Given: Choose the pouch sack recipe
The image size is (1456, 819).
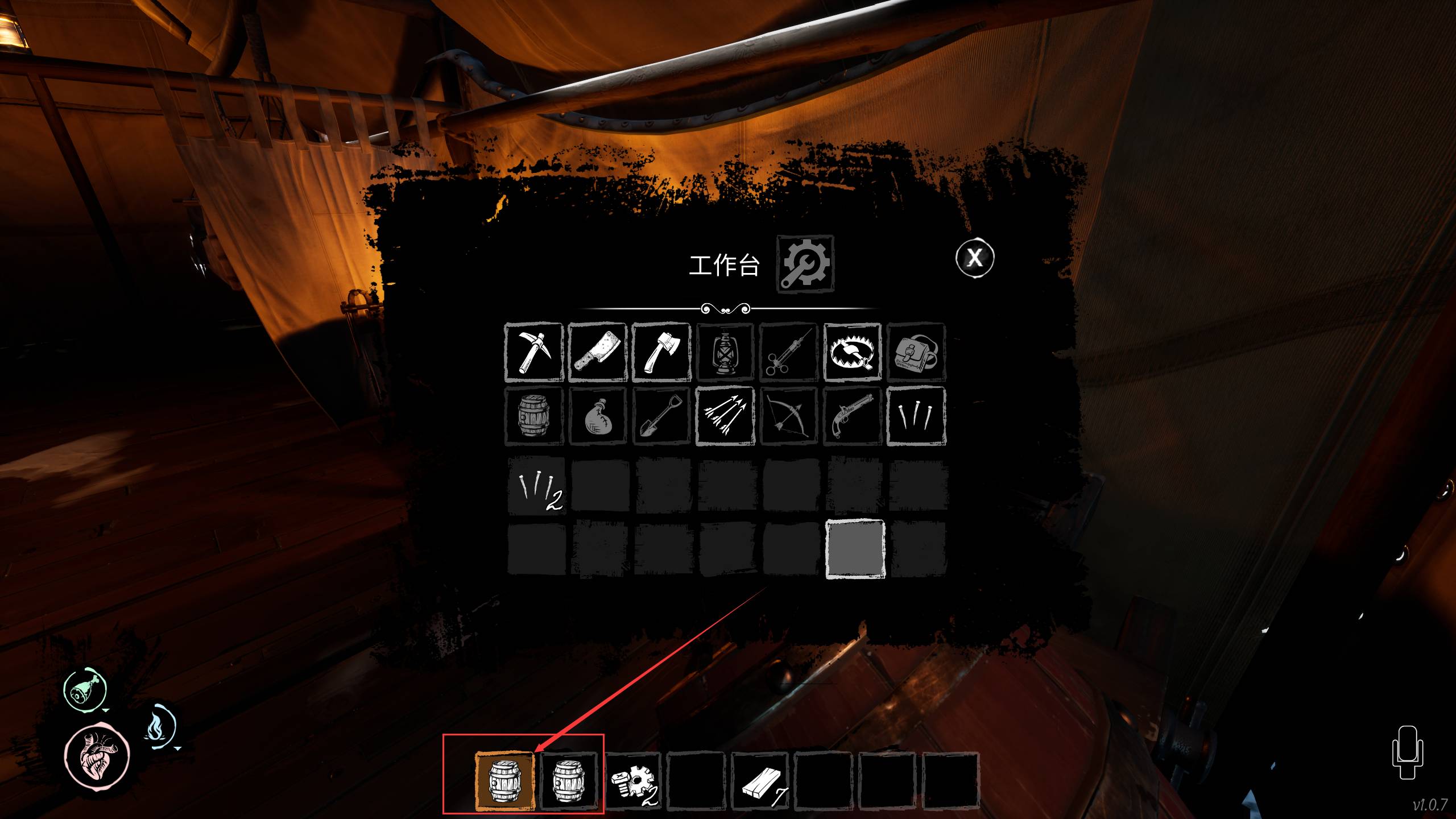Looking at the screenshot, I should 597,416.
